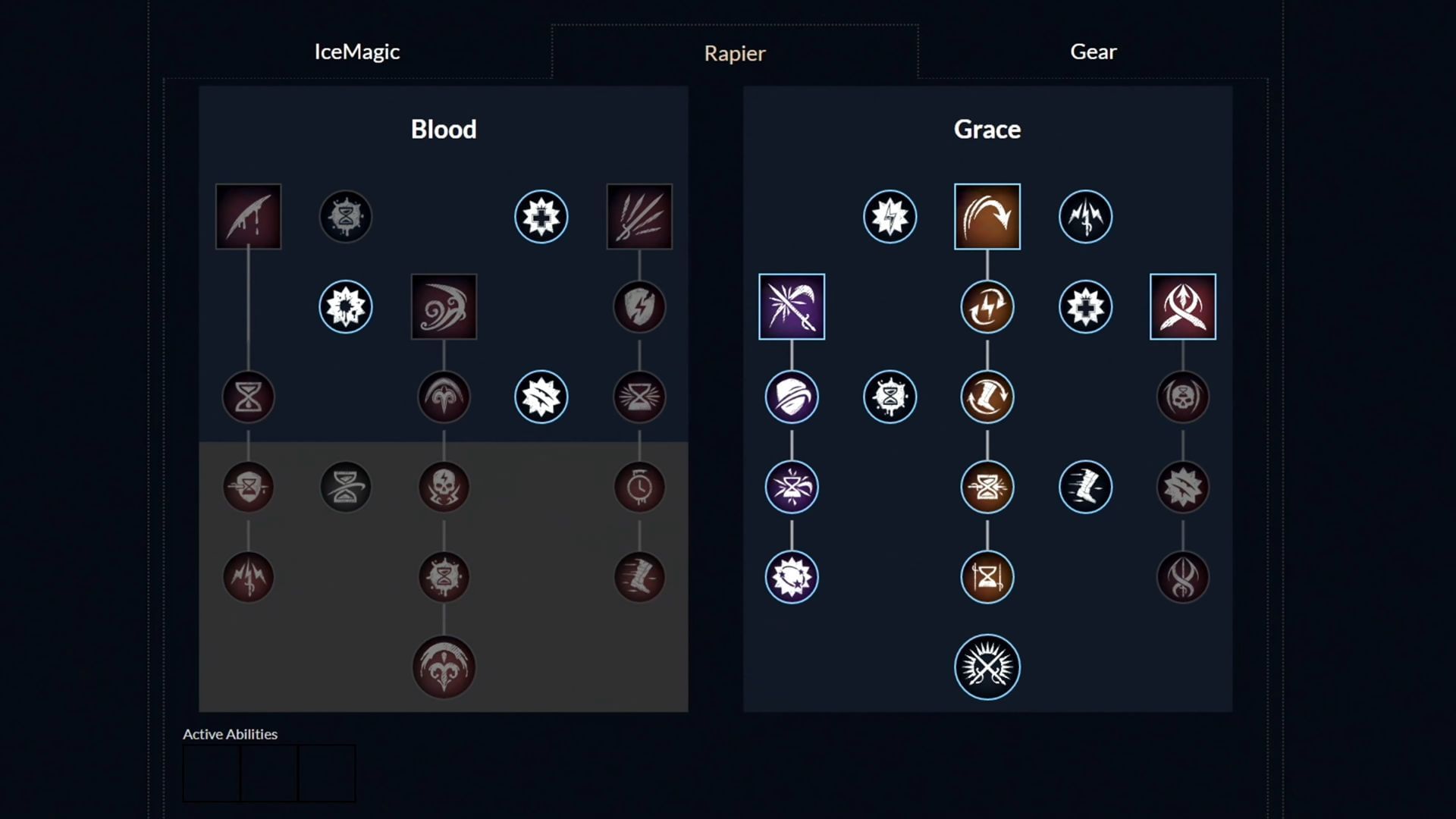Toggle the purple sunburst node in Grace tree
This screenshot has width=1456, height=819.
click(x=791, y=577)
